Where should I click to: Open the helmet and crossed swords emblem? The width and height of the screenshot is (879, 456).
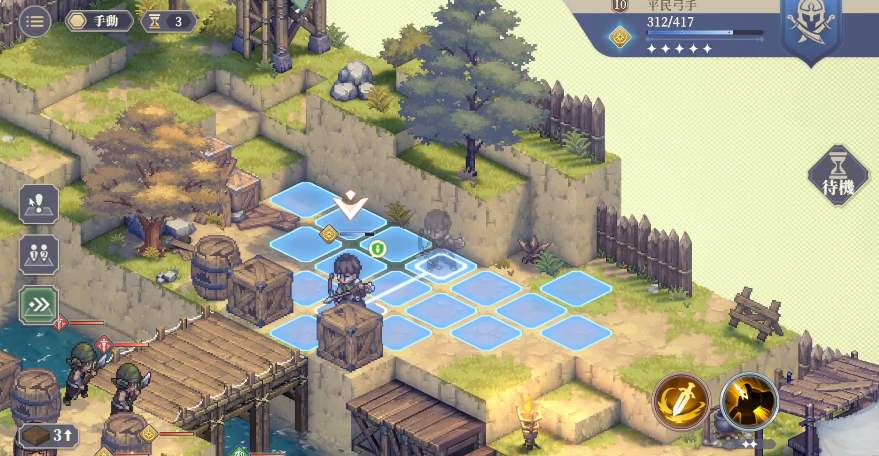coord(810,28)
